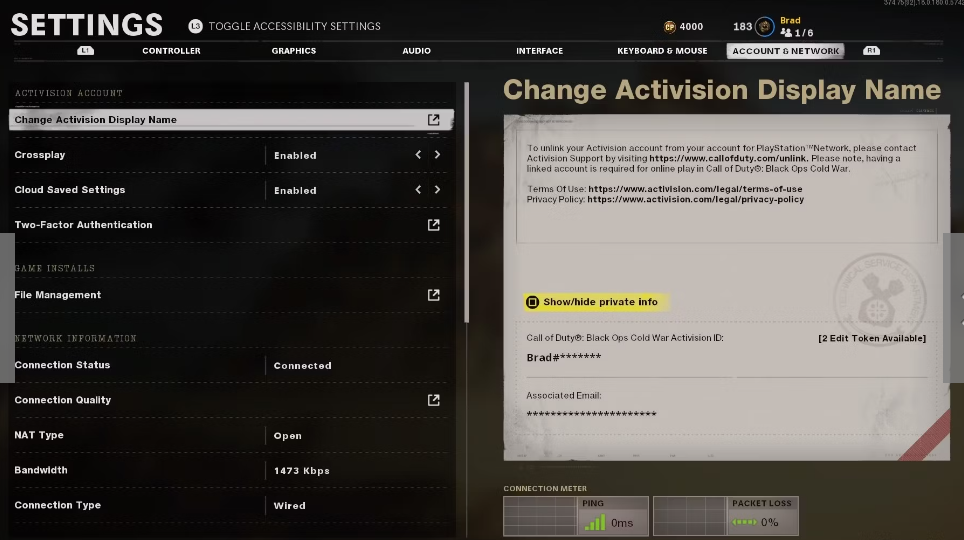Select the Account & Network tab

(785, 51)
